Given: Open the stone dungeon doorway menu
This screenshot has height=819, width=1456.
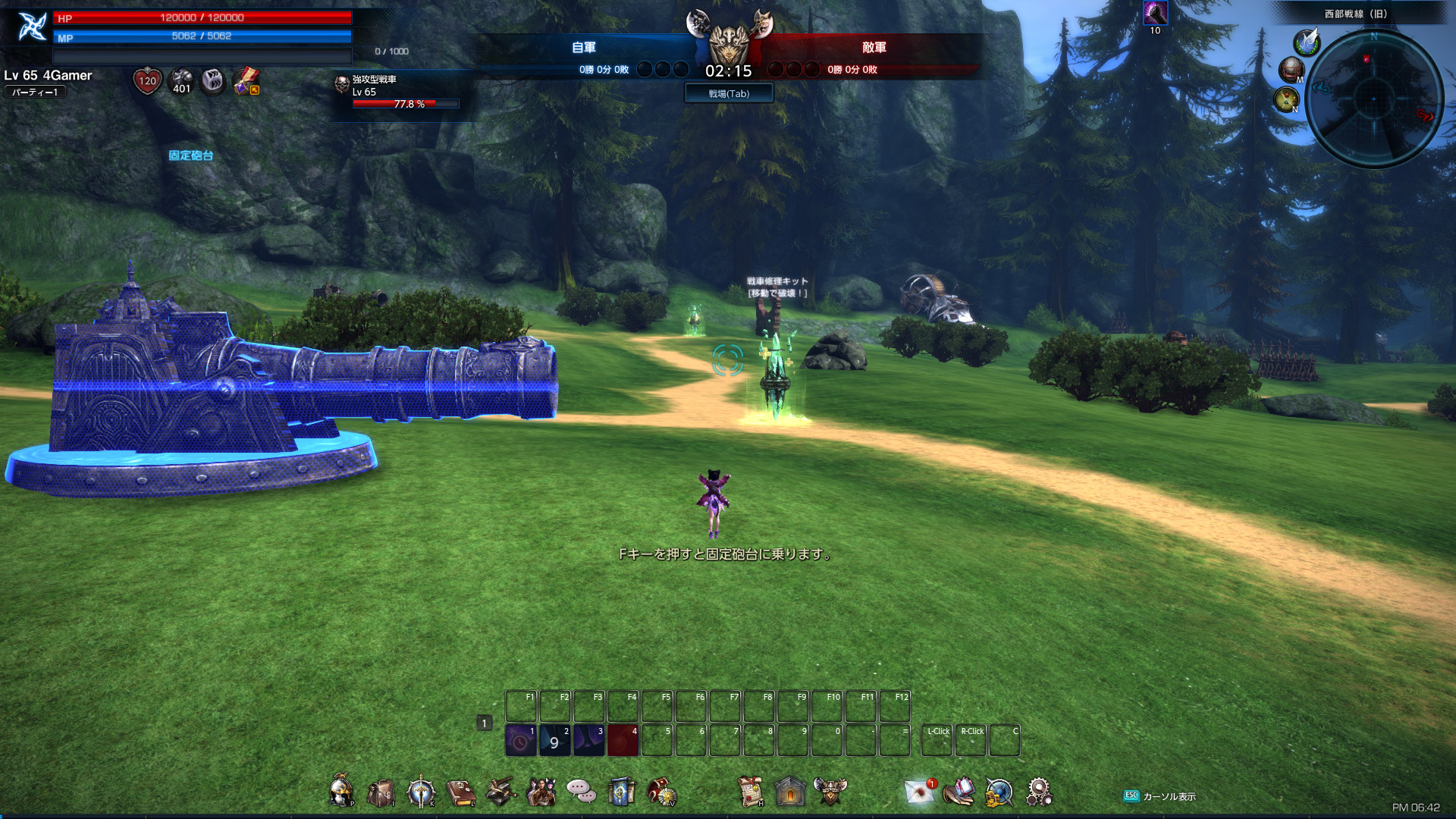Looking at the screenshot, I should point(790,792).
